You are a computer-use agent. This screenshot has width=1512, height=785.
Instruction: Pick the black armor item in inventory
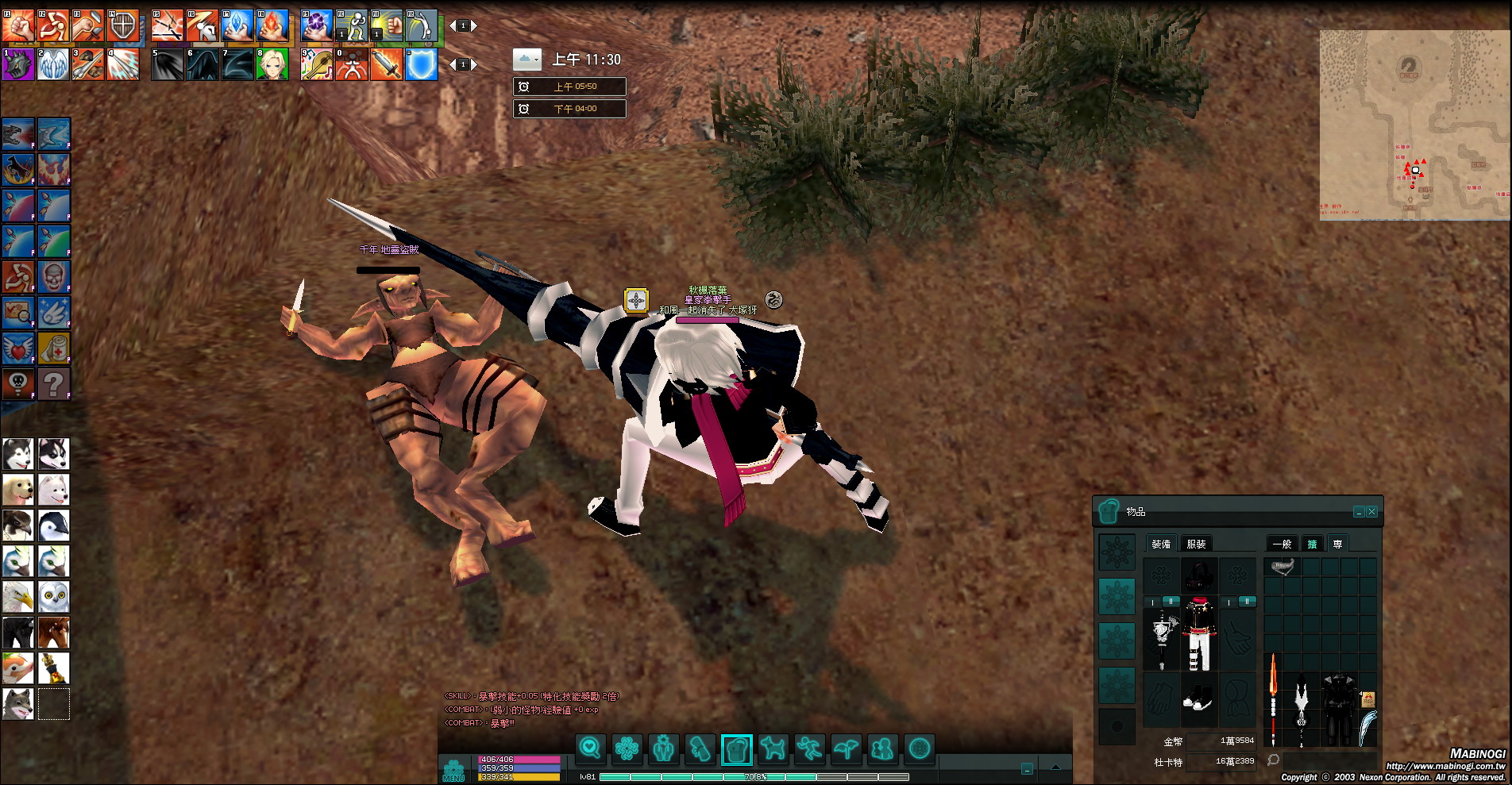[1340, 706]
